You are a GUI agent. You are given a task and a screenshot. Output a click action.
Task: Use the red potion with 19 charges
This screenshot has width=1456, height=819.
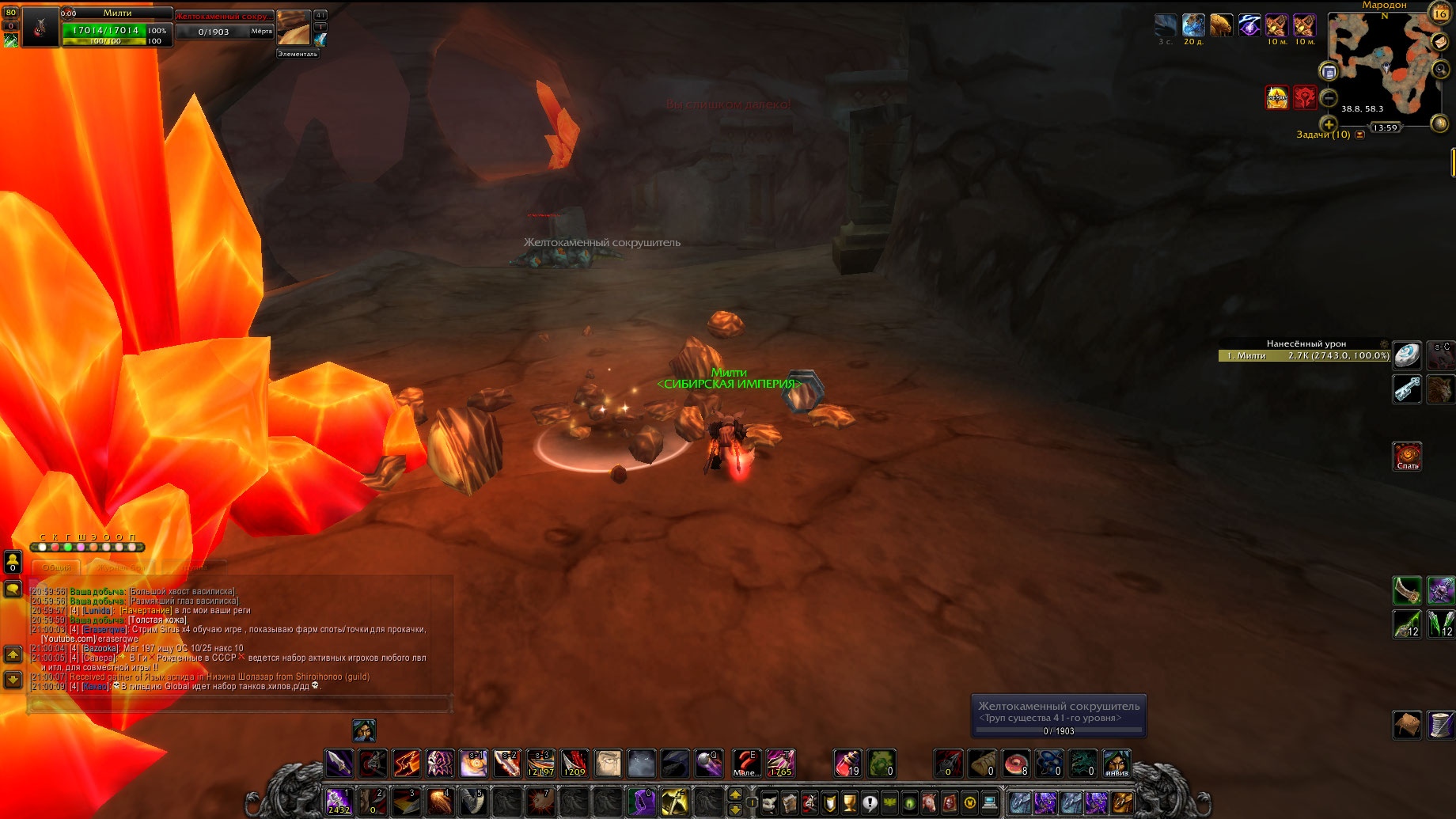pos(847,764)
